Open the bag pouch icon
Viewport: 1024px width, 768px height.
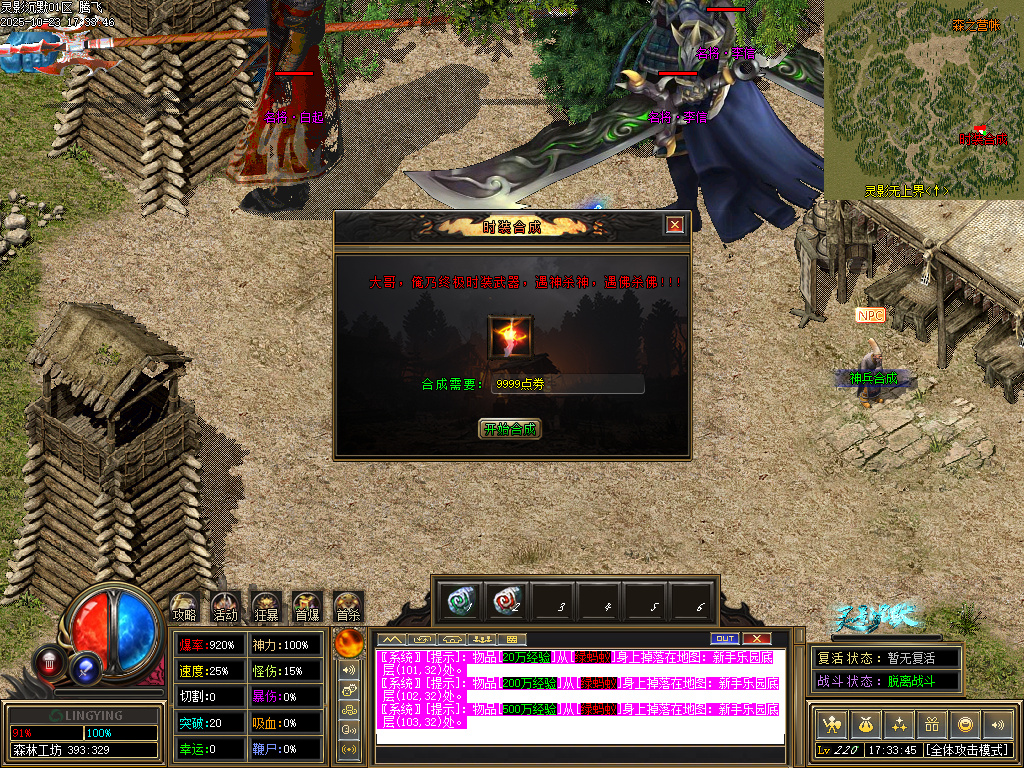tap(865, 724)
